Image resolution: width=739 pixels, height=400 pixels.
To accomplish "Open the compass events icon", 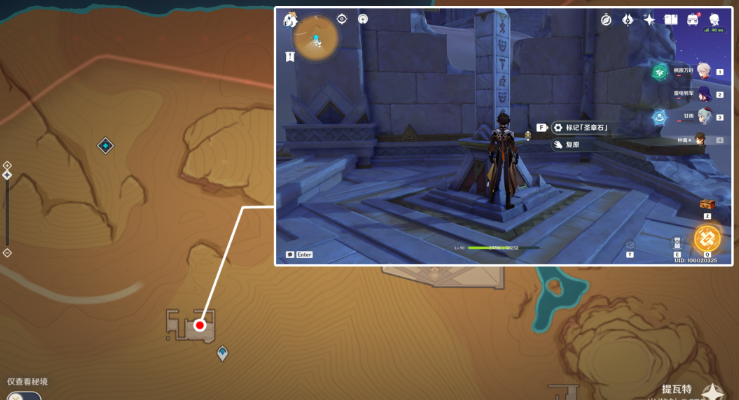I will tap(606, 19).
